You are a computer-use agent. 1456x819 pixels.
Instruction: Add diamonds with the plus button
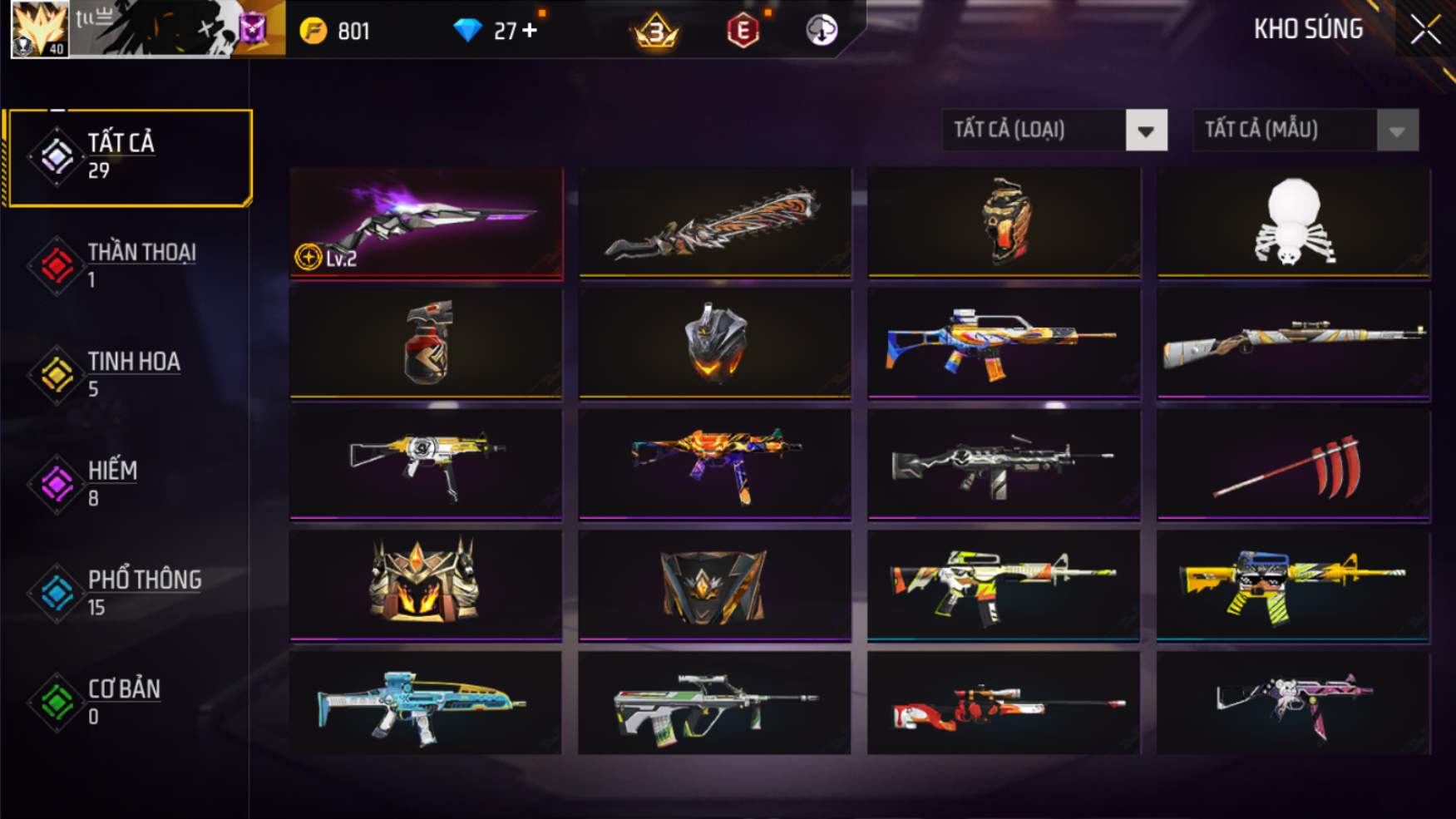coord(530,31)
